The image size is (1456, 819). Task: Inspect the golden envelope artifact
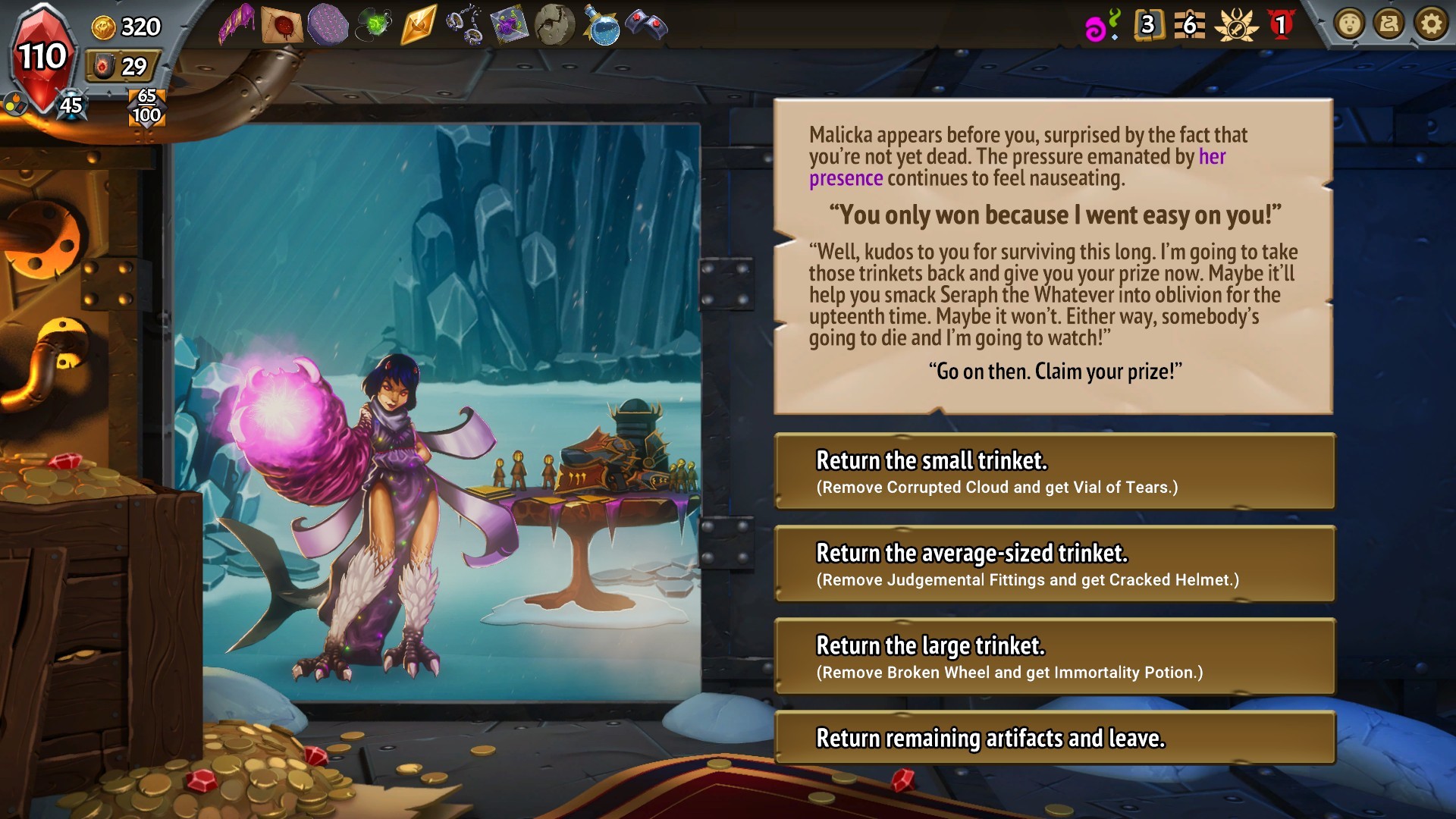(x=419, y=26)
